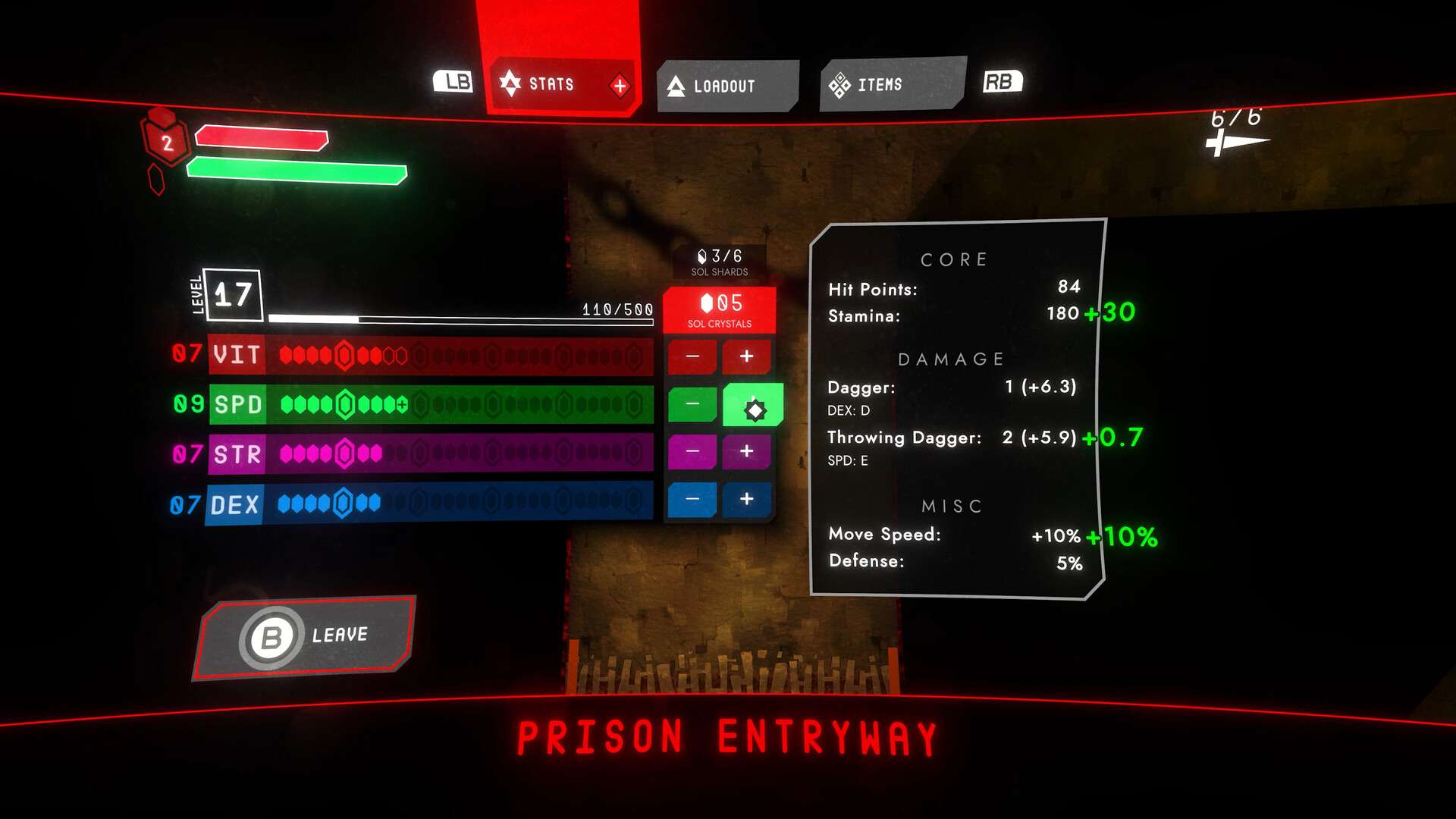Screen dimensions: 1456x819
Task: Increase the DEX stat with plus
Action: tap(746, 499)
